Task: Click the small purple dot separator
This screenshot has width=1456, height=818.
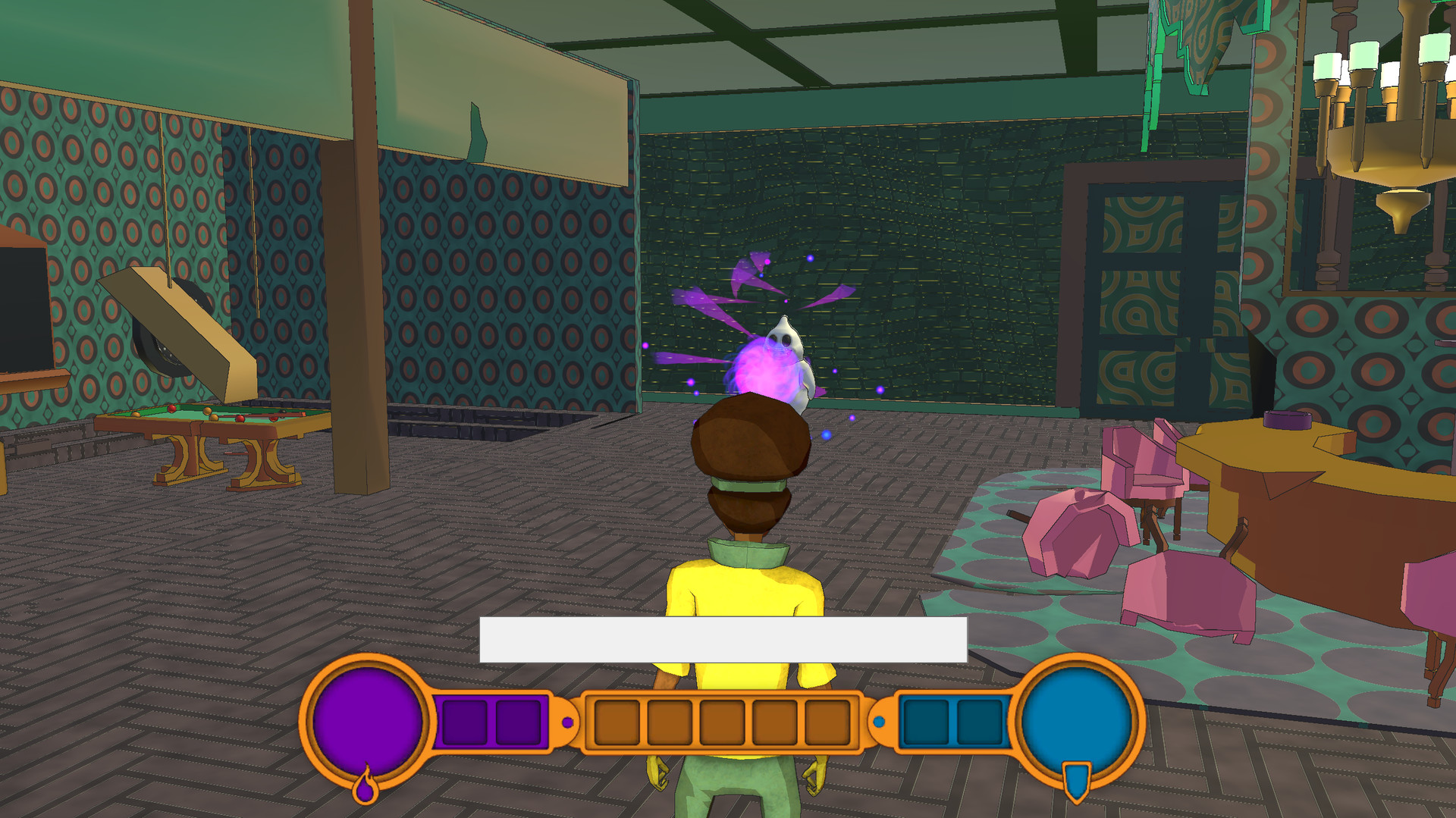Action: pyautogui.click(x=568, y=723)
